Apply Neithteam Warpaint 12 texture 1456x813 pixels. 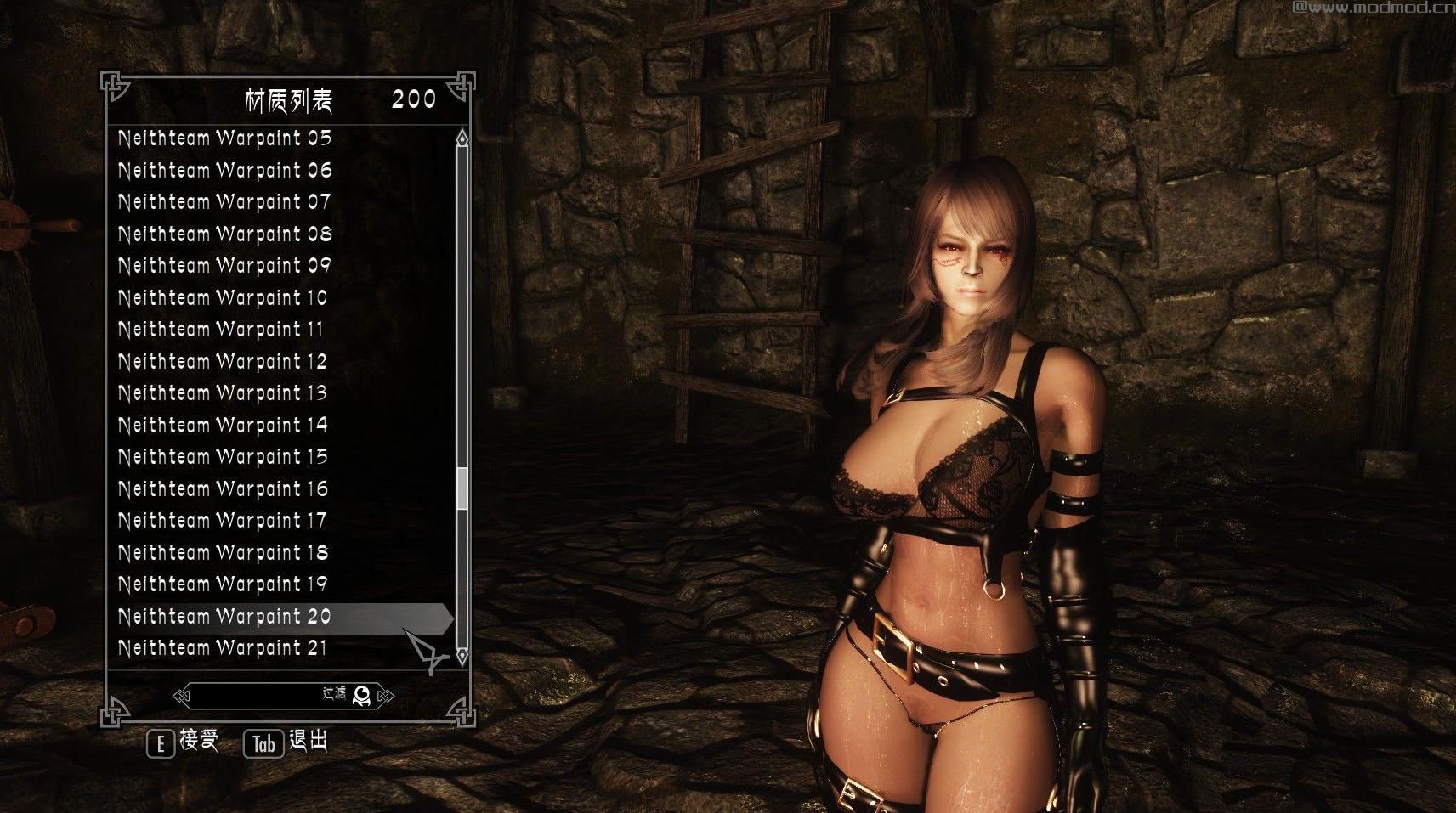tap(223, 362)
